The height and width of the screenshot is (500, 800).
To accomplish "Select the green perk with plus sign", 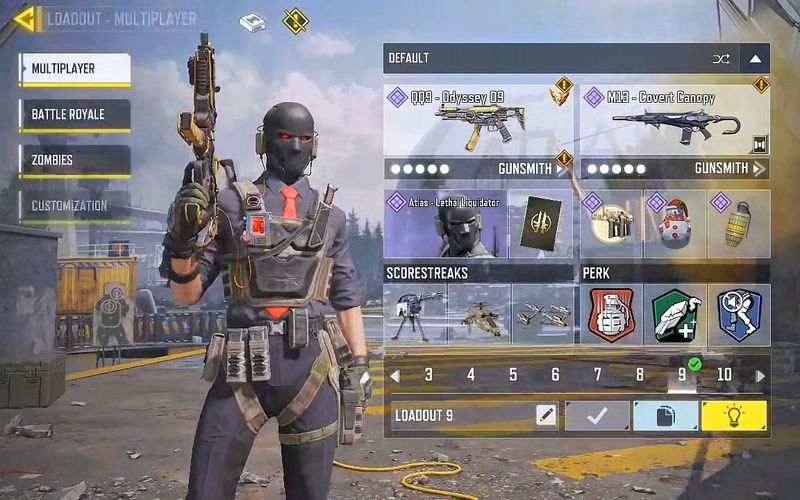I will (x=674, y=314).
